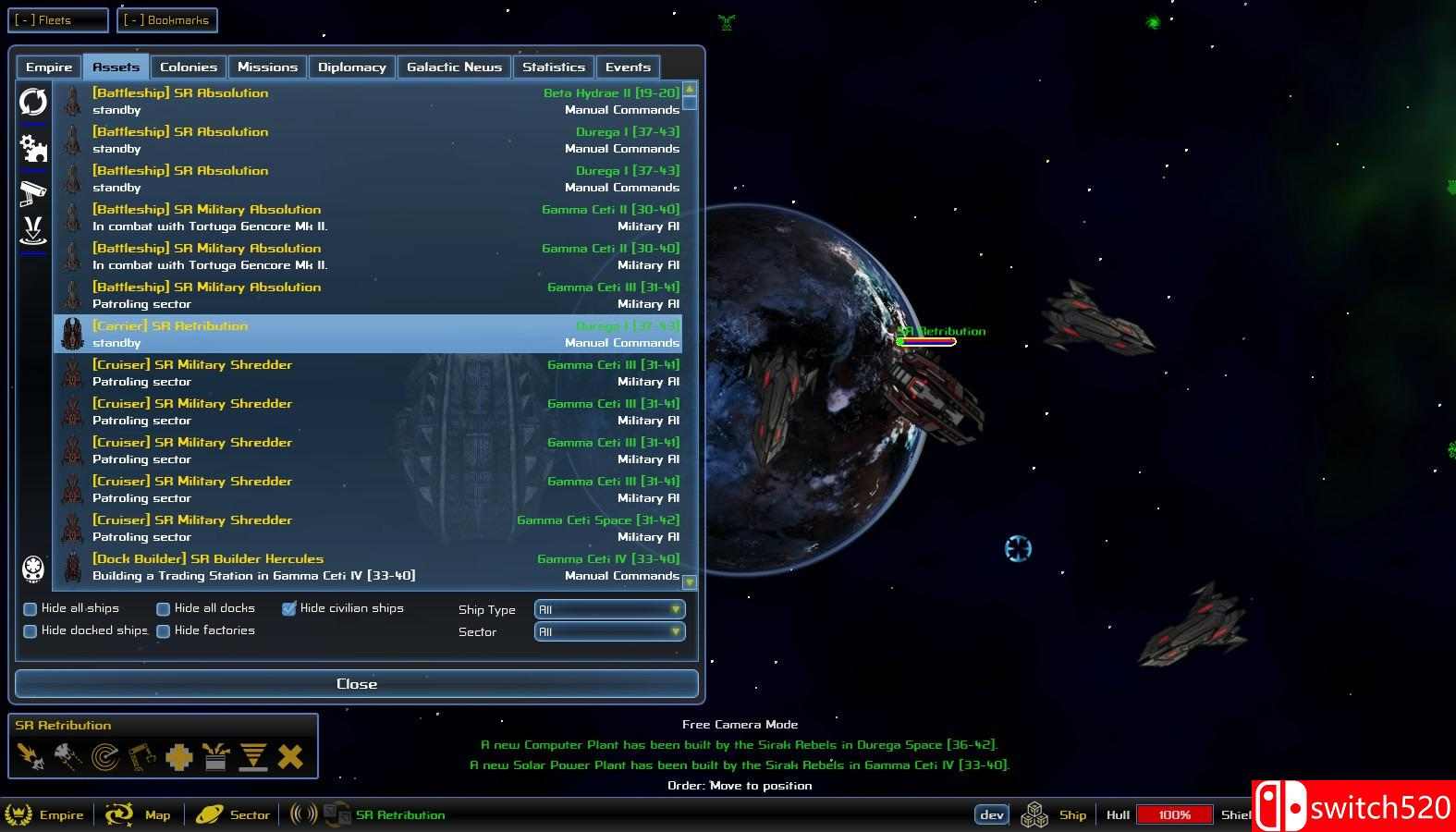Click the dev cube icon near Ship label
This screenshot has height=832, width=1456.
(1033, 814)
